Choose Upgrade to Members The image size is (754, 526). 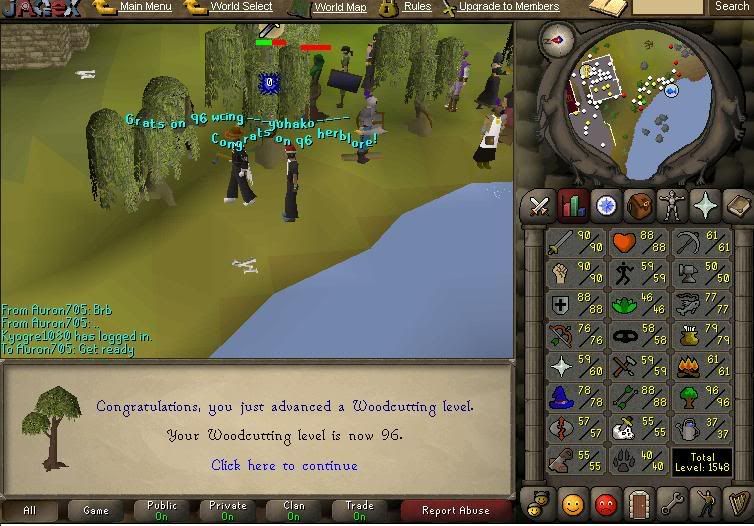(508, 7)
